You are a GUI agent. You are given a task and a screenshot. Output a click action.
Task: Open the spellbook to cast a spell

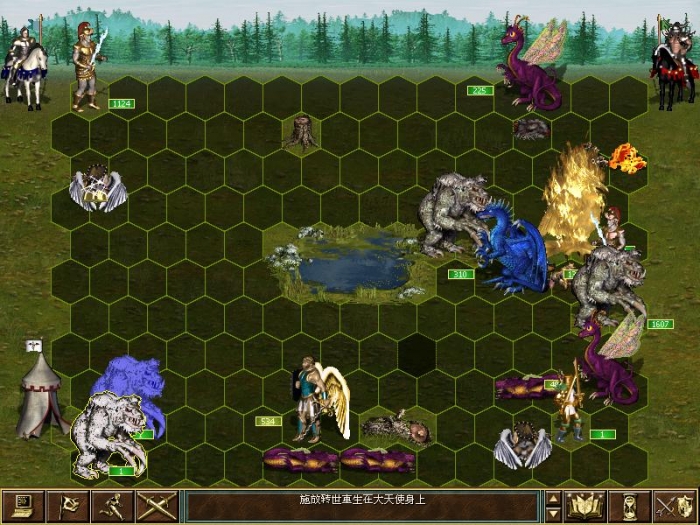pos(585,506)
